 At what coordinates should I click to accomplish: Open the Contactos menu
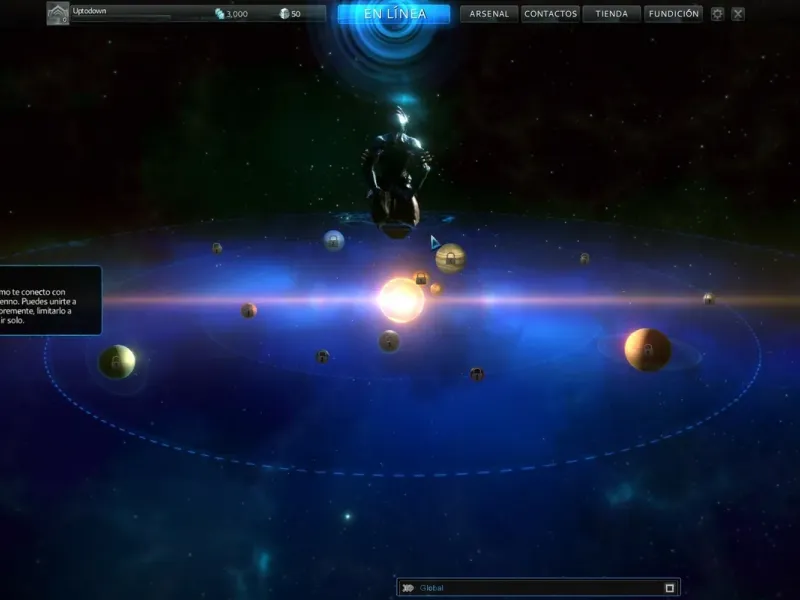pos(550,14)
